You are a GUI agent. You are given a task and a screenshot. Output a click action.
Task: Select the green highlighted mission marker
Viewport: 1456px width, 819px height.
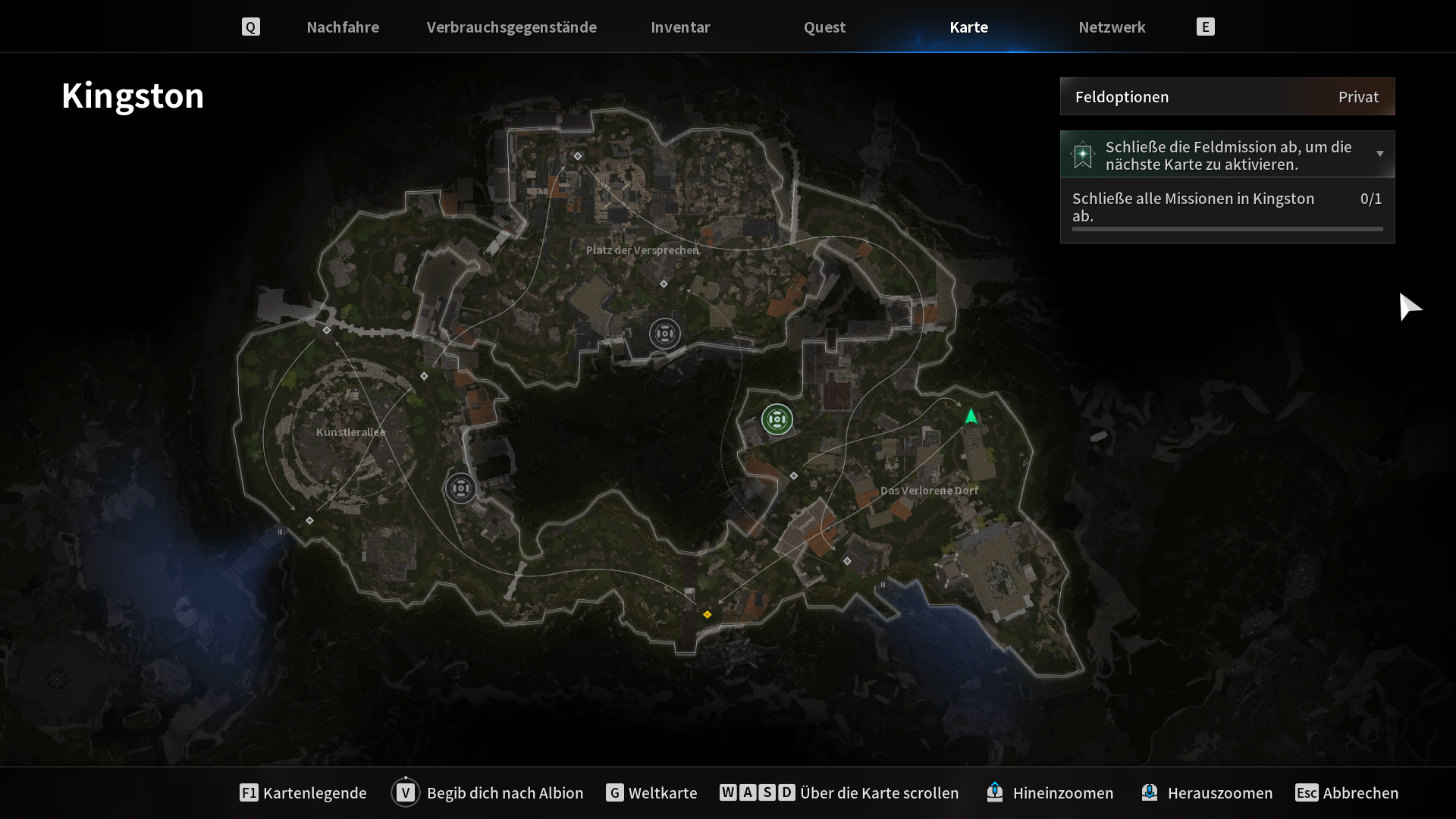point(777,419)
